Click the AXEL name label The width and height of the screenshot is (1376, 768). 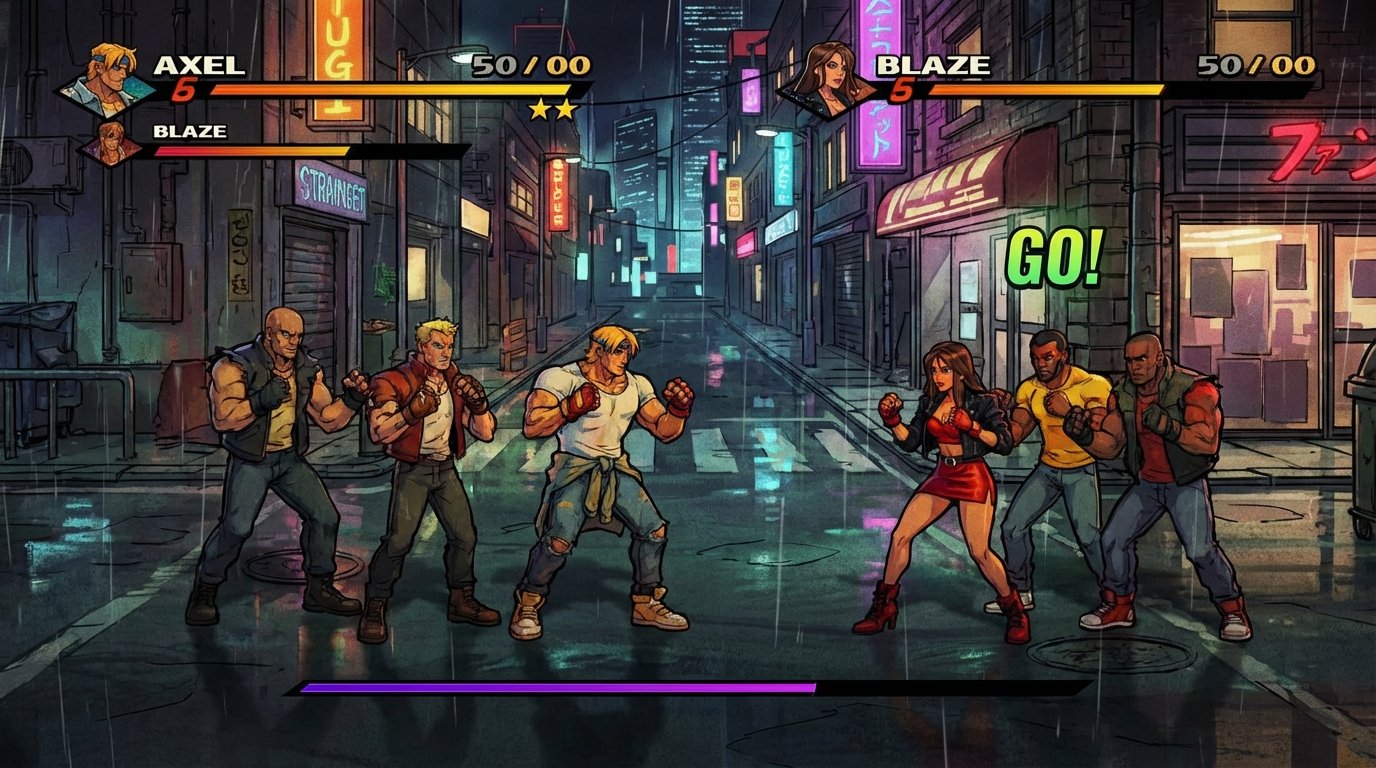199,64
